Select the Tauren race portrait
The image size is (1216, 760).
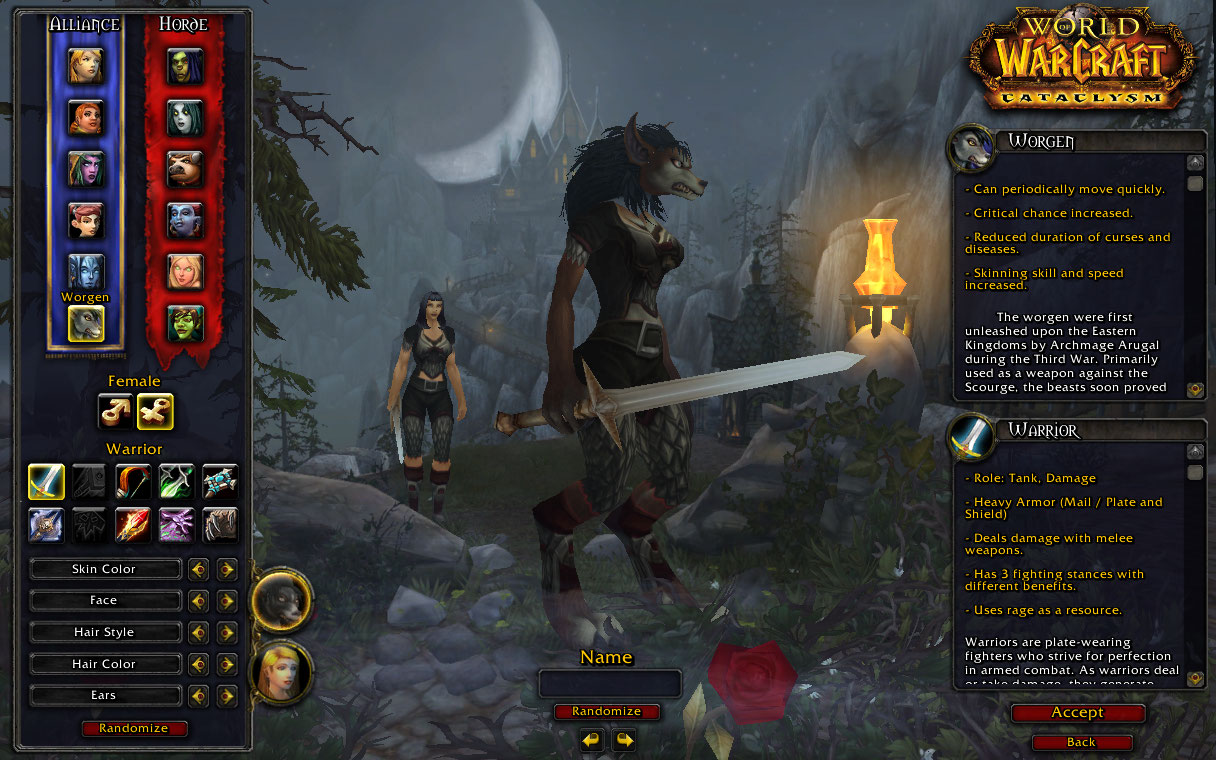(x=185, y=169)
